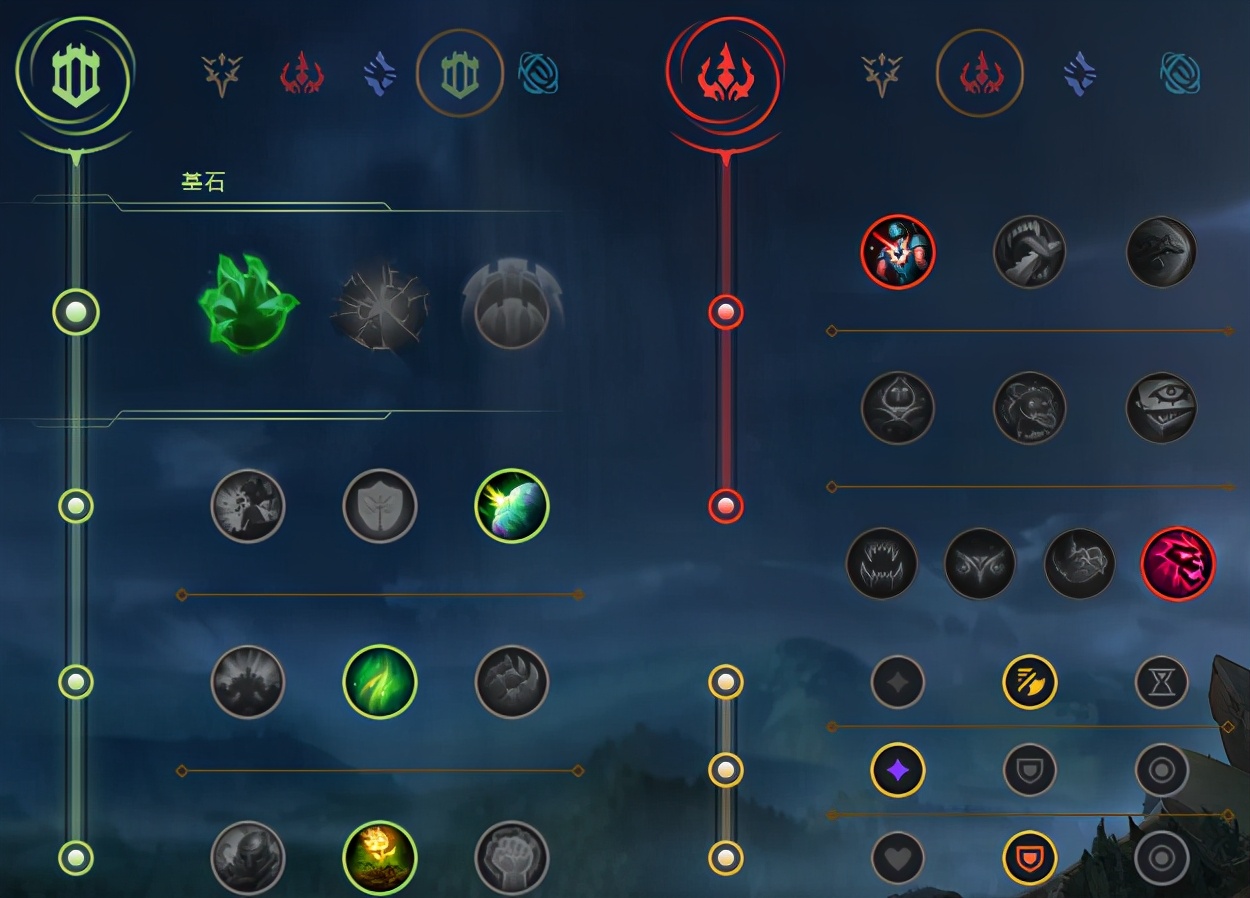Select the attack speed axe shard
This screenshot has height=898, width=1250.
(x=1029, y=682)
